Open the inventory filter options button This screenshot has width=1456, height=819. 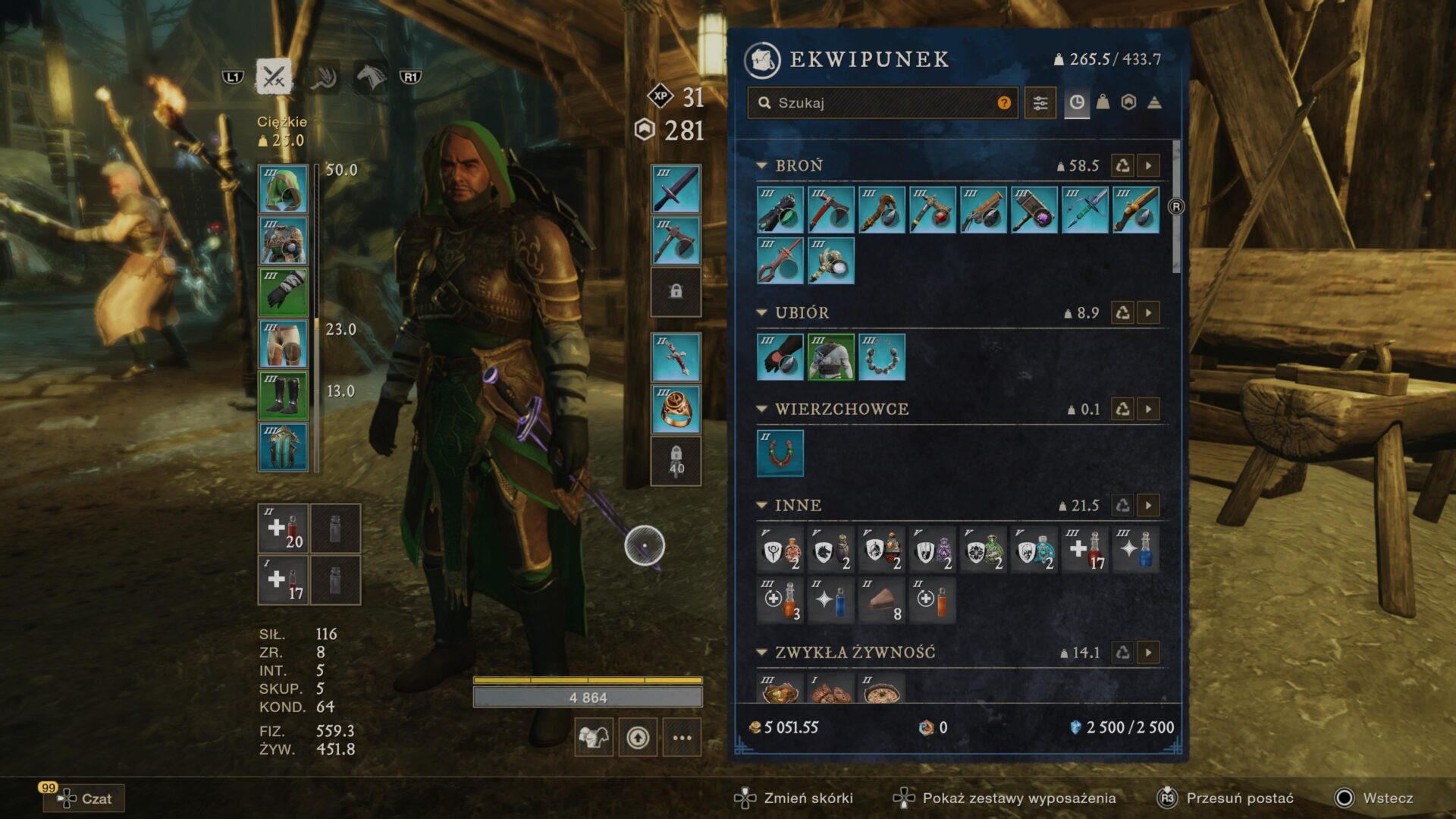[1040, 103]
